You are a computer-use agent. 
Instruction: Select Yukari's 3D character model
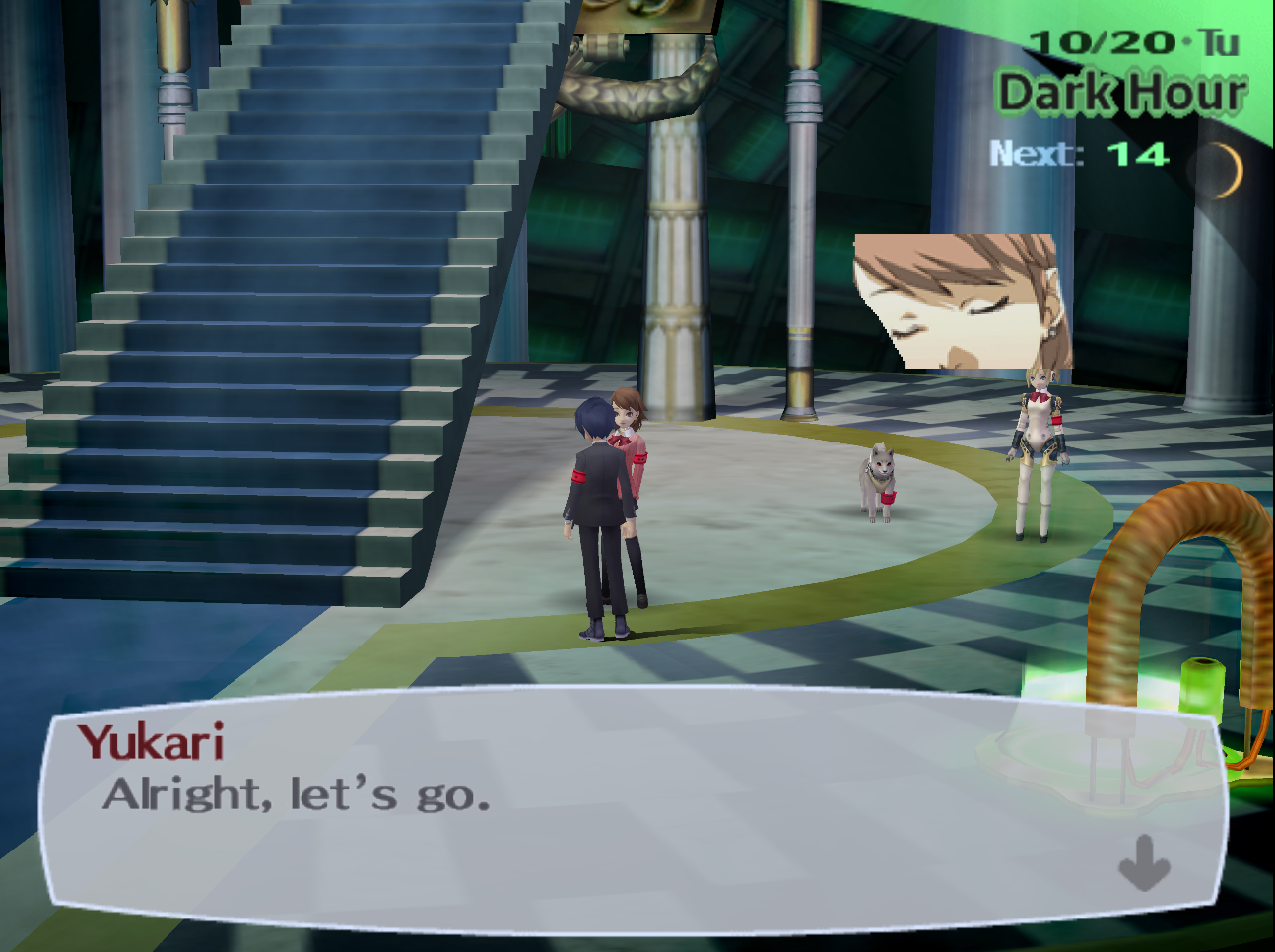640,443
